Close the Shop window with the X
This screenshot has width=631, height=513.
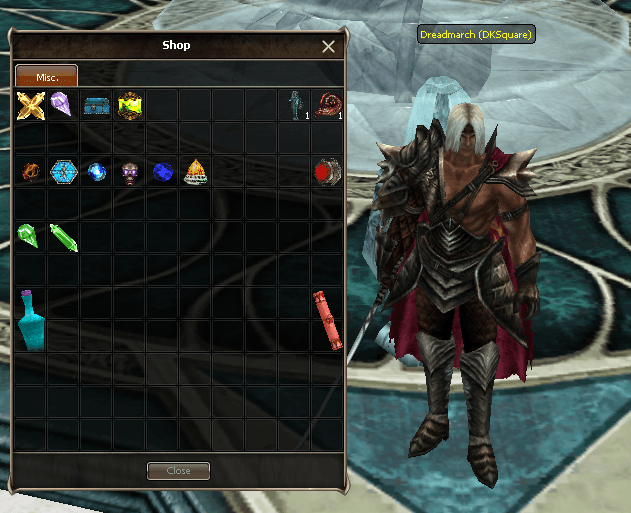pyautogui.click(x=328, y=46)
